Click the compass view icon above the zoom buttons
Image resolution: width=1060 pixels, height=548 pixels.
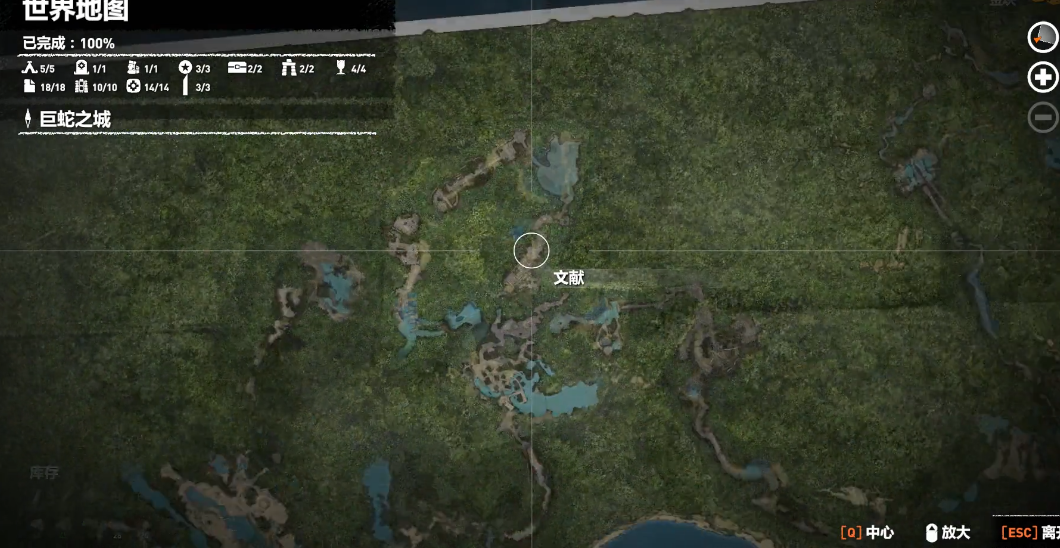[1043, 37]
